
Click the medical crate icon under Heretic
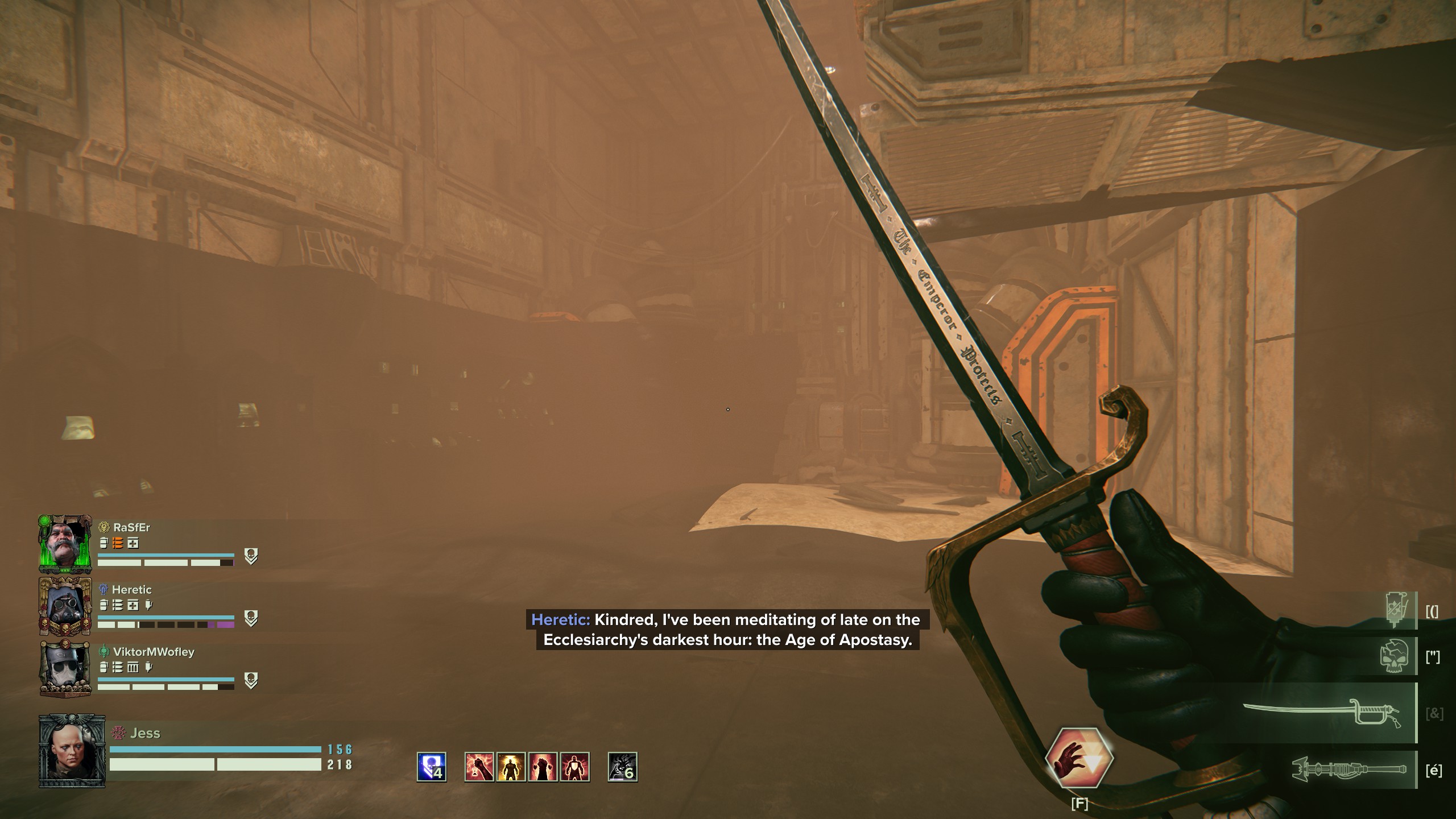tap(133, 605)
